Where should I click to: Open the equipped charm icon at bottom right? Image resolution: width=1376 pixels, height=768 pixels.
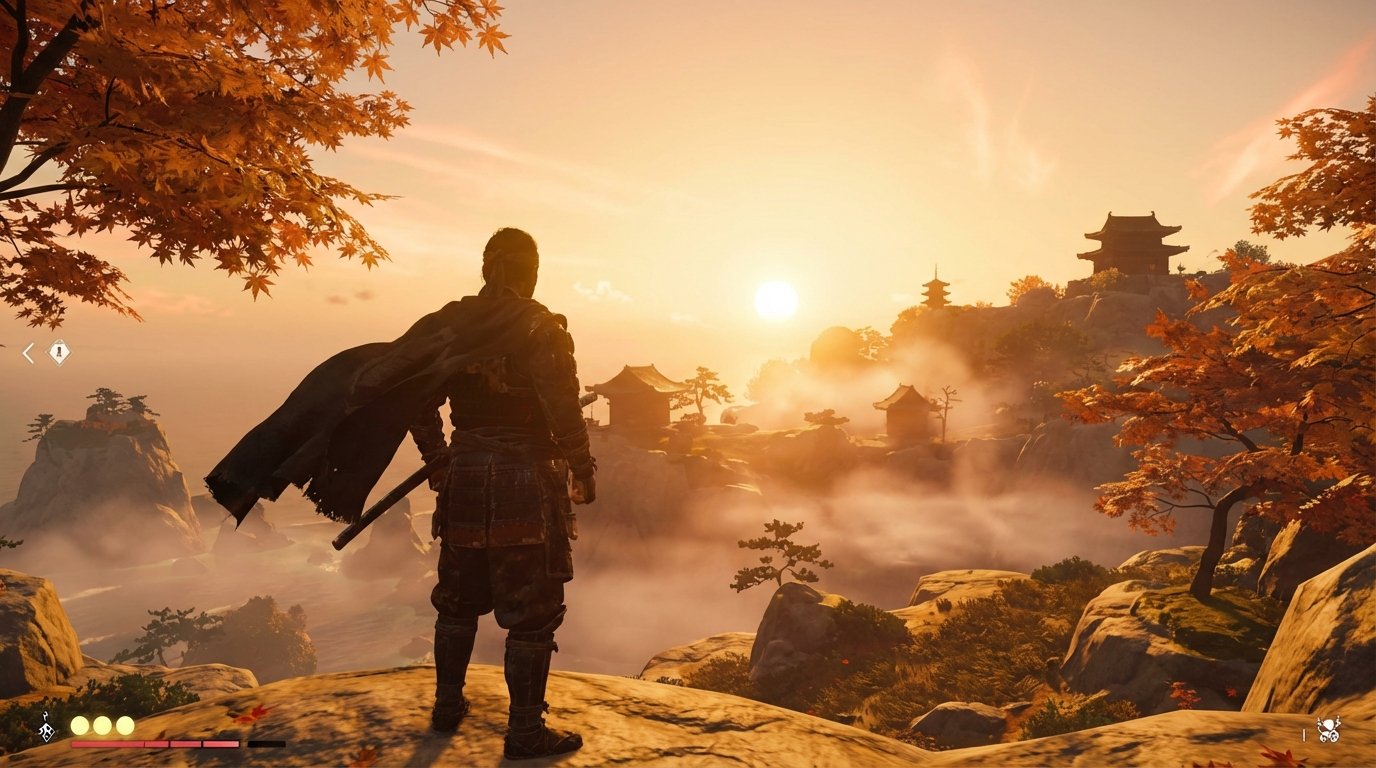tap(1330, 729)
